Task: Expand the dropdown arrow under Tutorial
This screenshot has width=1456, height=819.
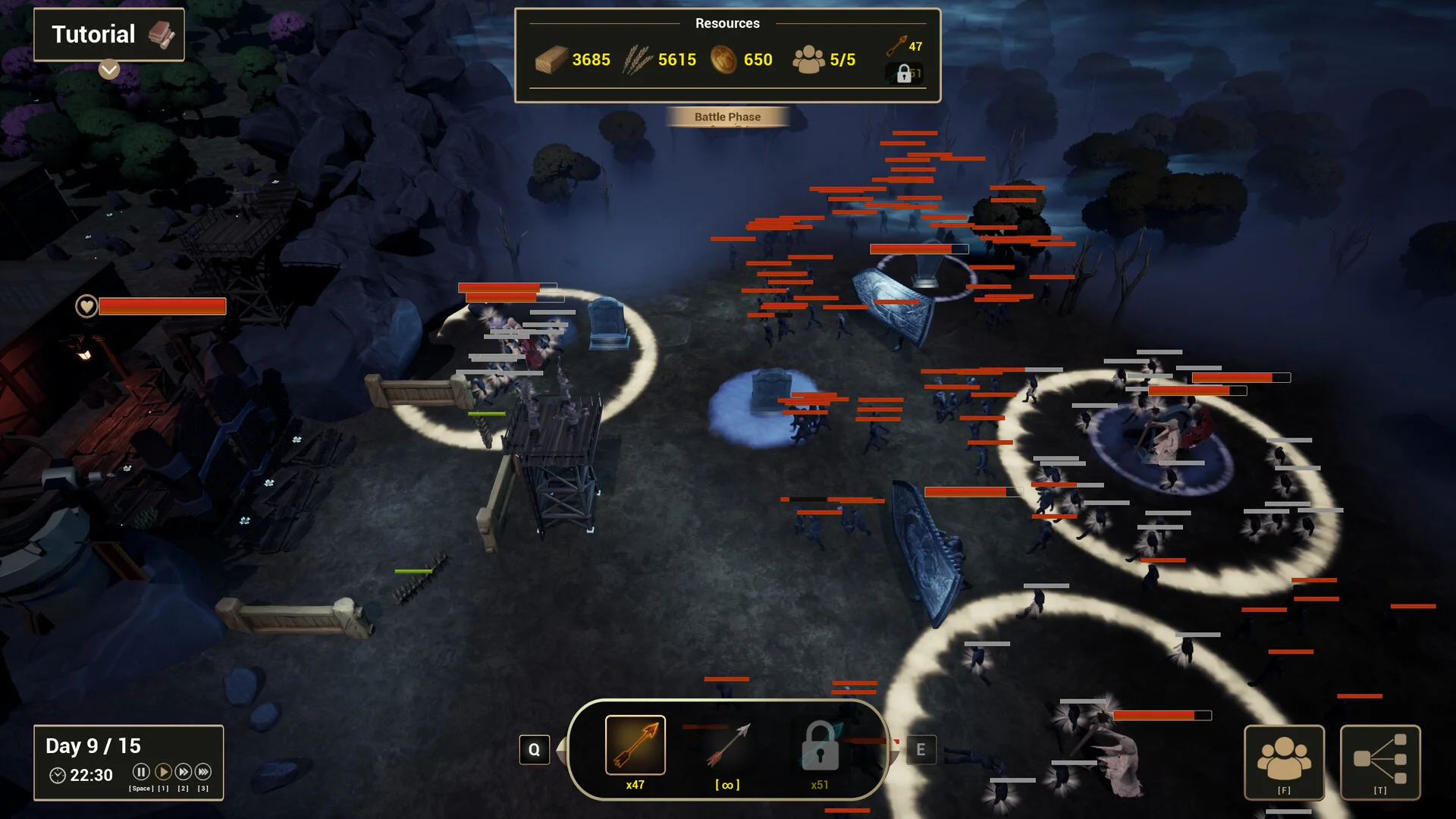Action: click(x=109, y=70)
